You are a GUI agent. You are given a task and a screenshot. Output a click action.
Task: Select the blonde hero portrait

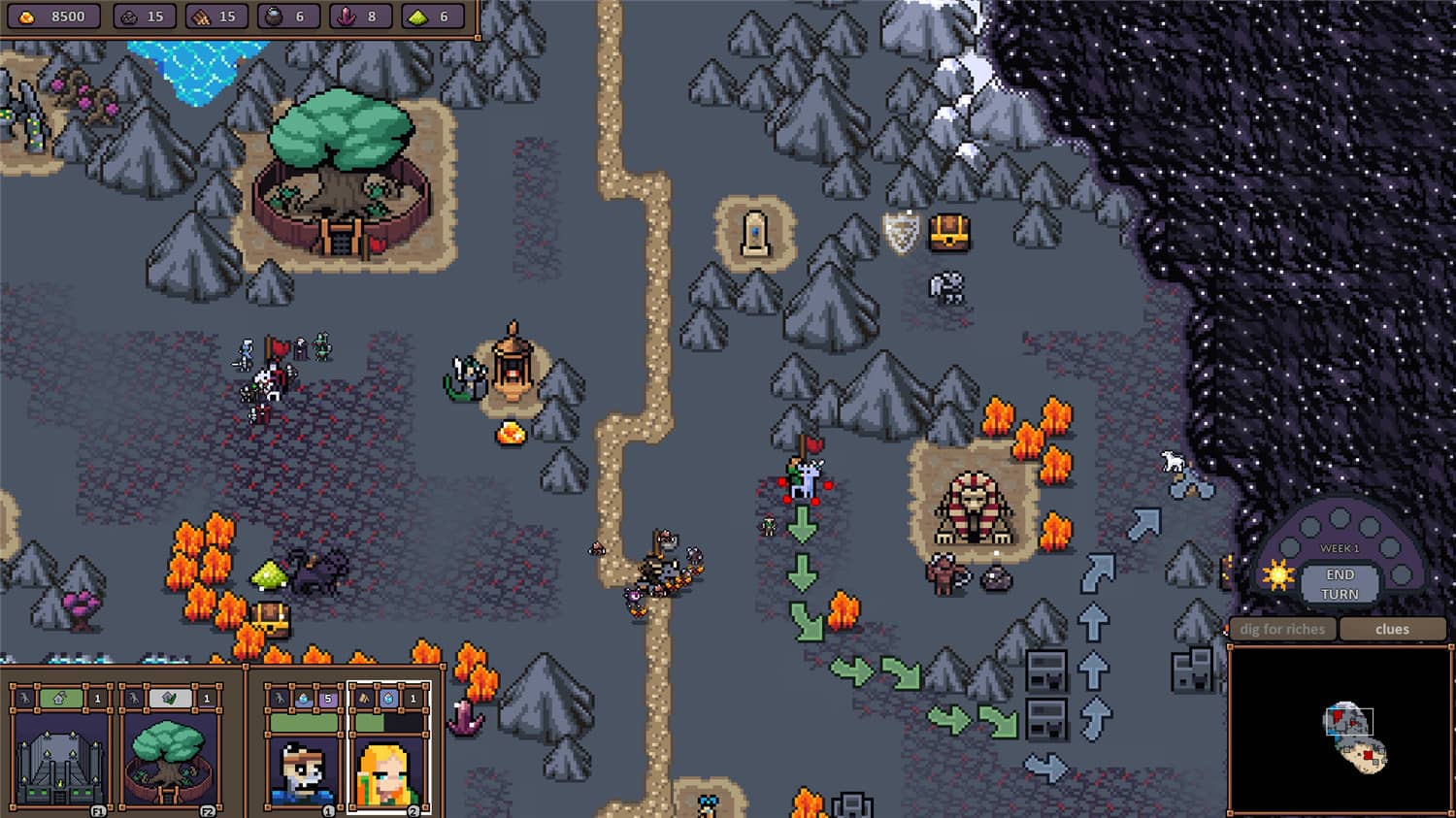(385, 771)
